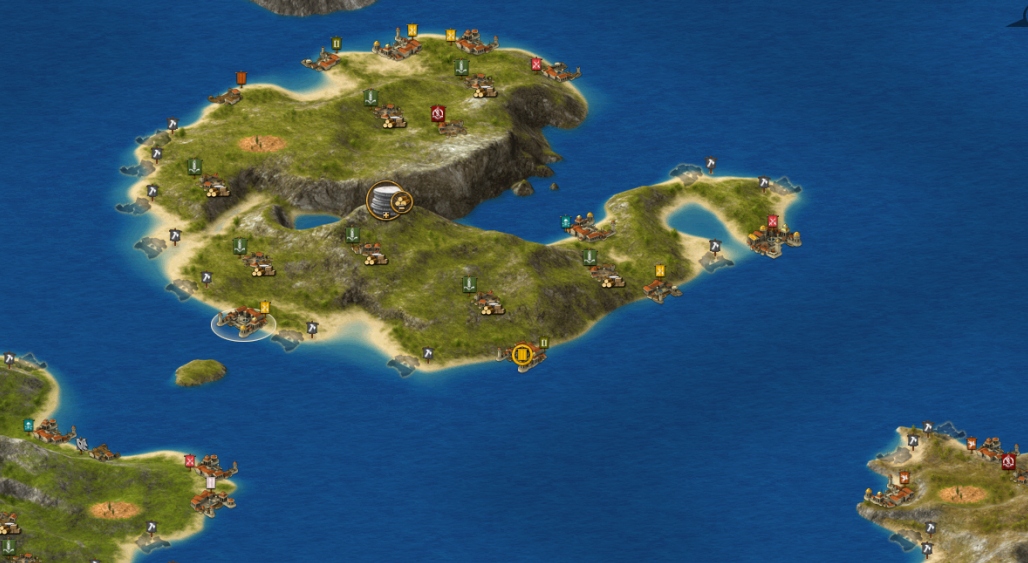Open the silver coin stack island marker
This screenshot has height=563, width=1028.
387,200
